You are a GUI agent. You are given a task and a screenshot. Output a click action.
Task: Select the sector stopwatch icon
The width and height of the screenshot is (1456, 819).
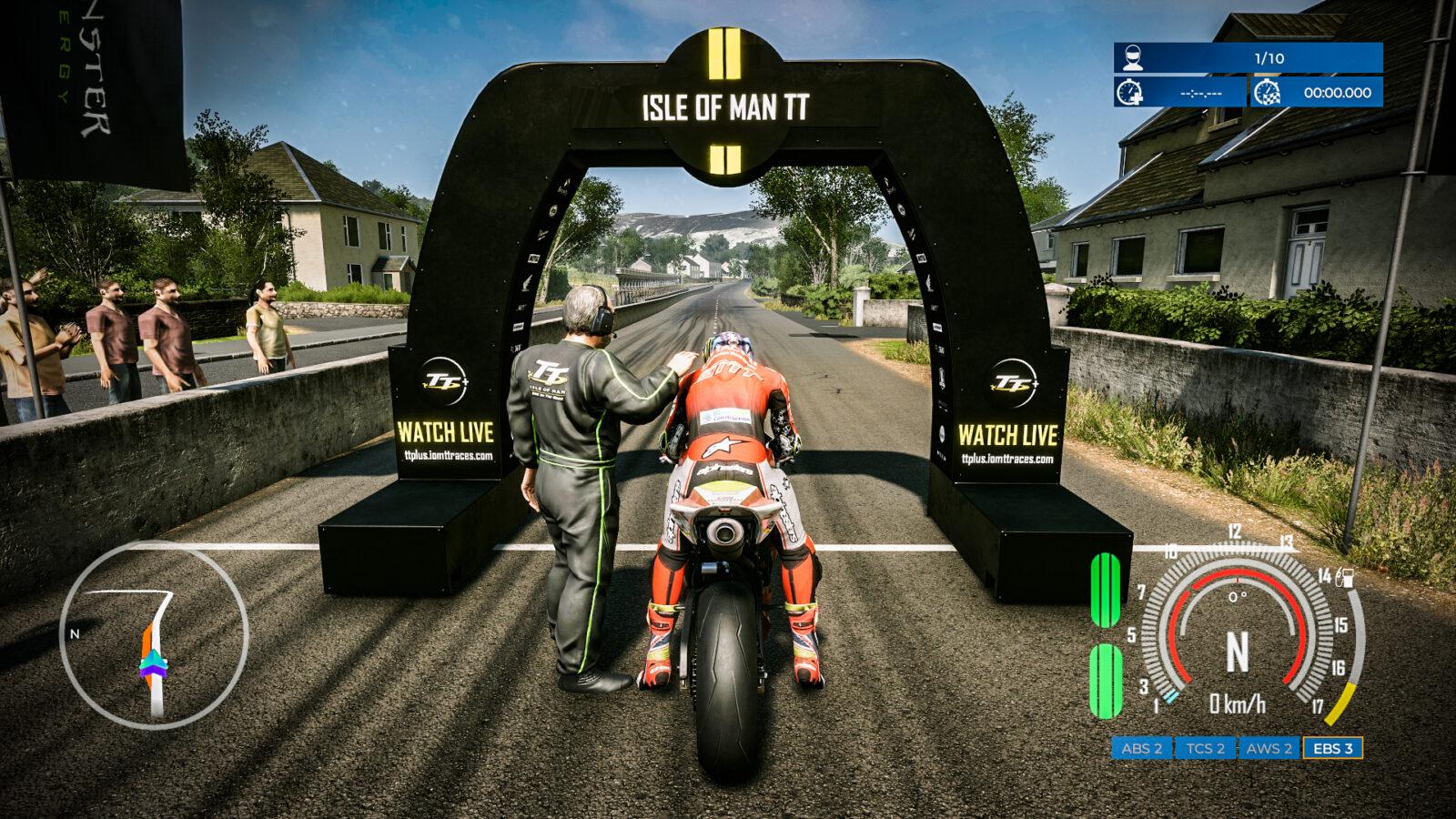pyautogui.click(x=1128, y=93)
